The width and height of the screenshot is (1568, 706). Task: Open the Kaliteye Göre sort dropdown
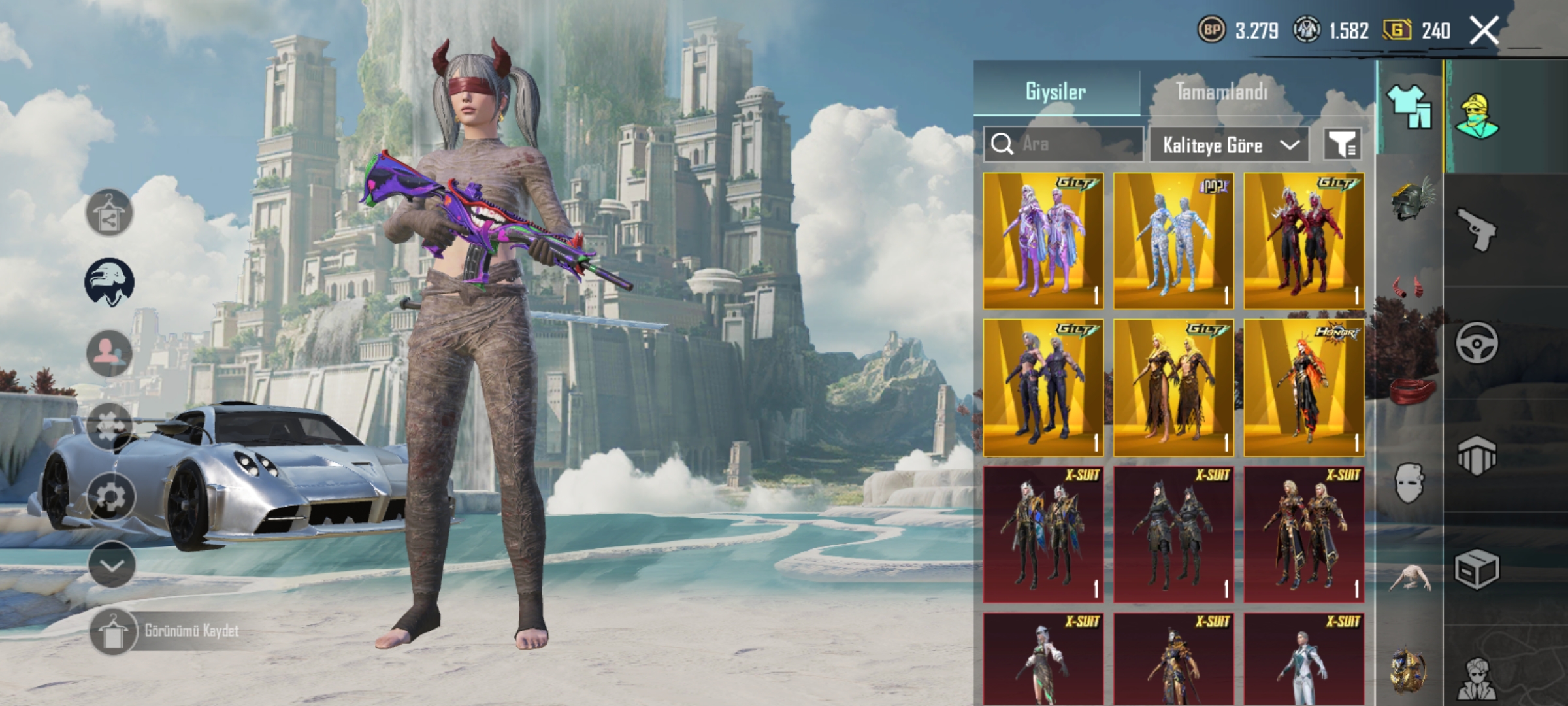coord(1229,144)
